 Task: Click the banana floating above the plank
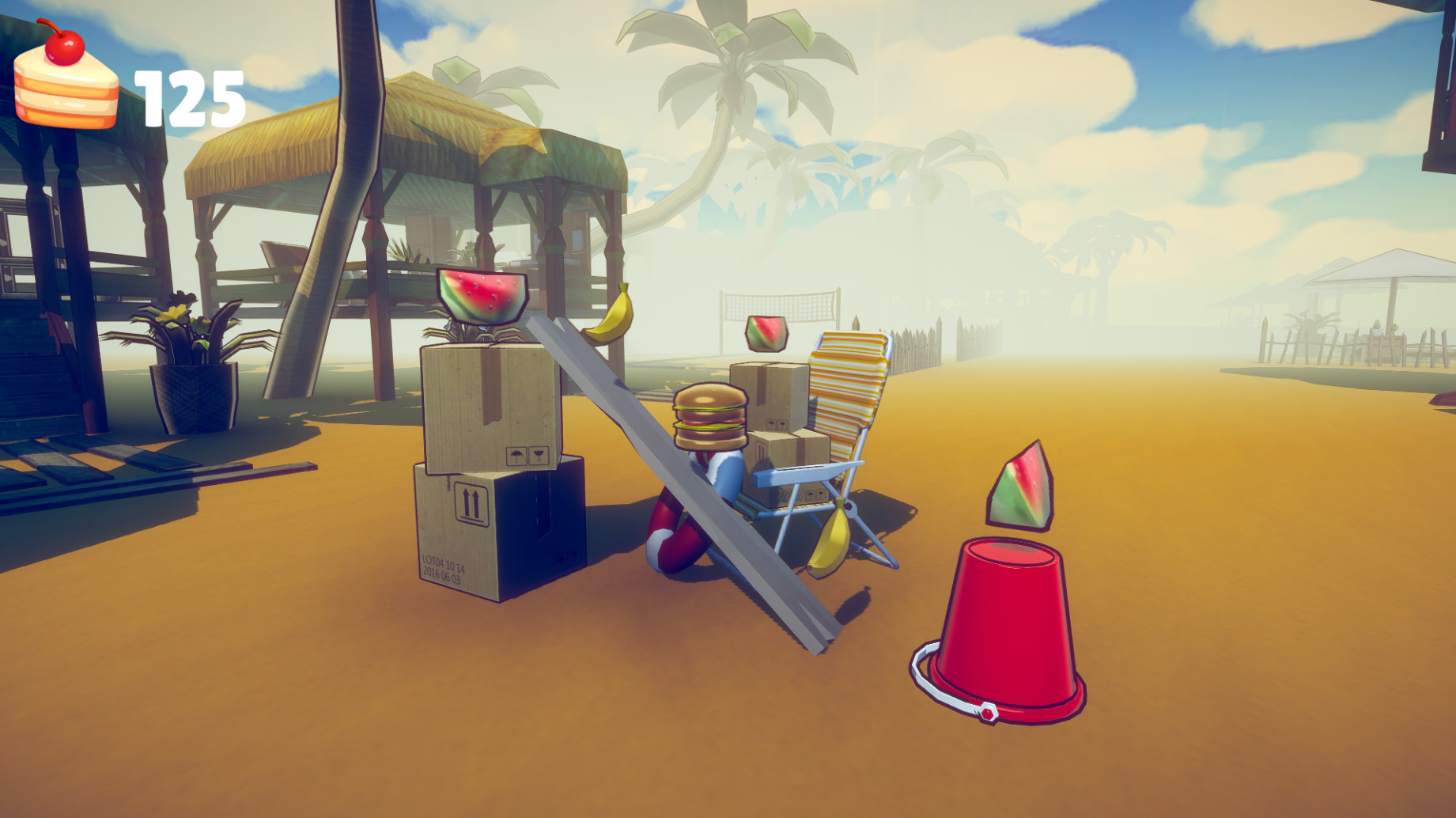(x=611, y=315)
